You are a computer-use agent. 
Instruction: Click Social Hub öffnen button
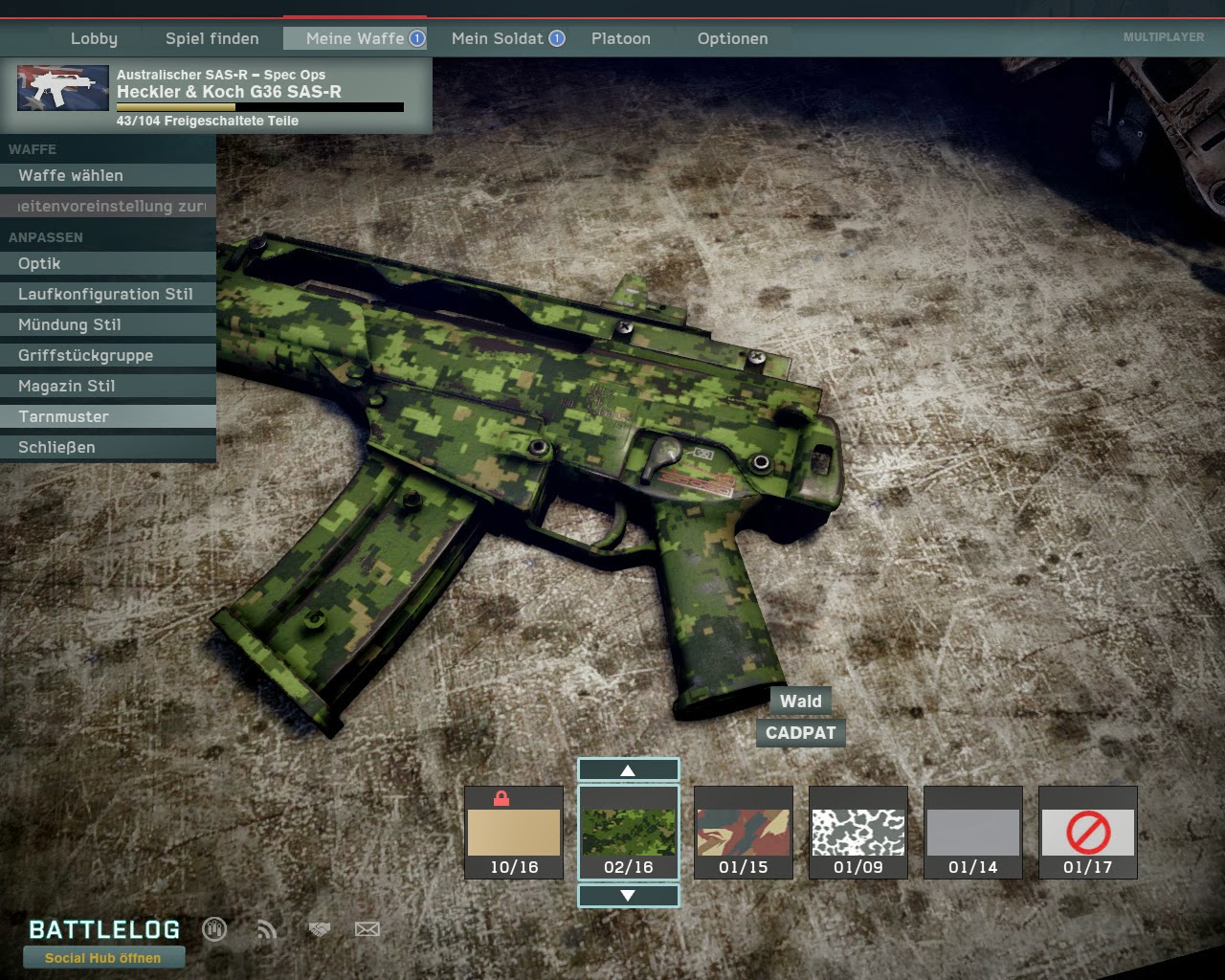(x=103, y=957)
